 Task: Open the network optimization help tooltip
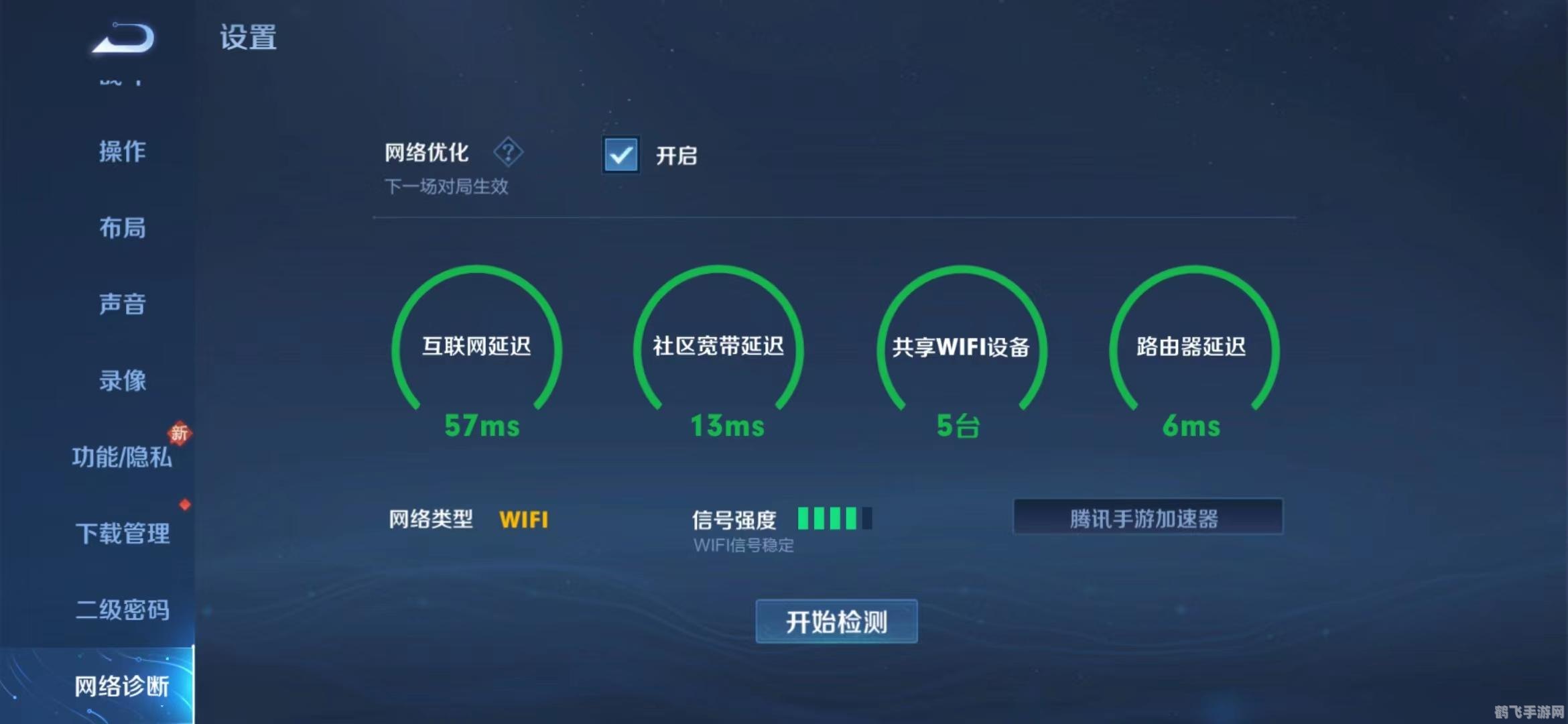pos(509,153)
